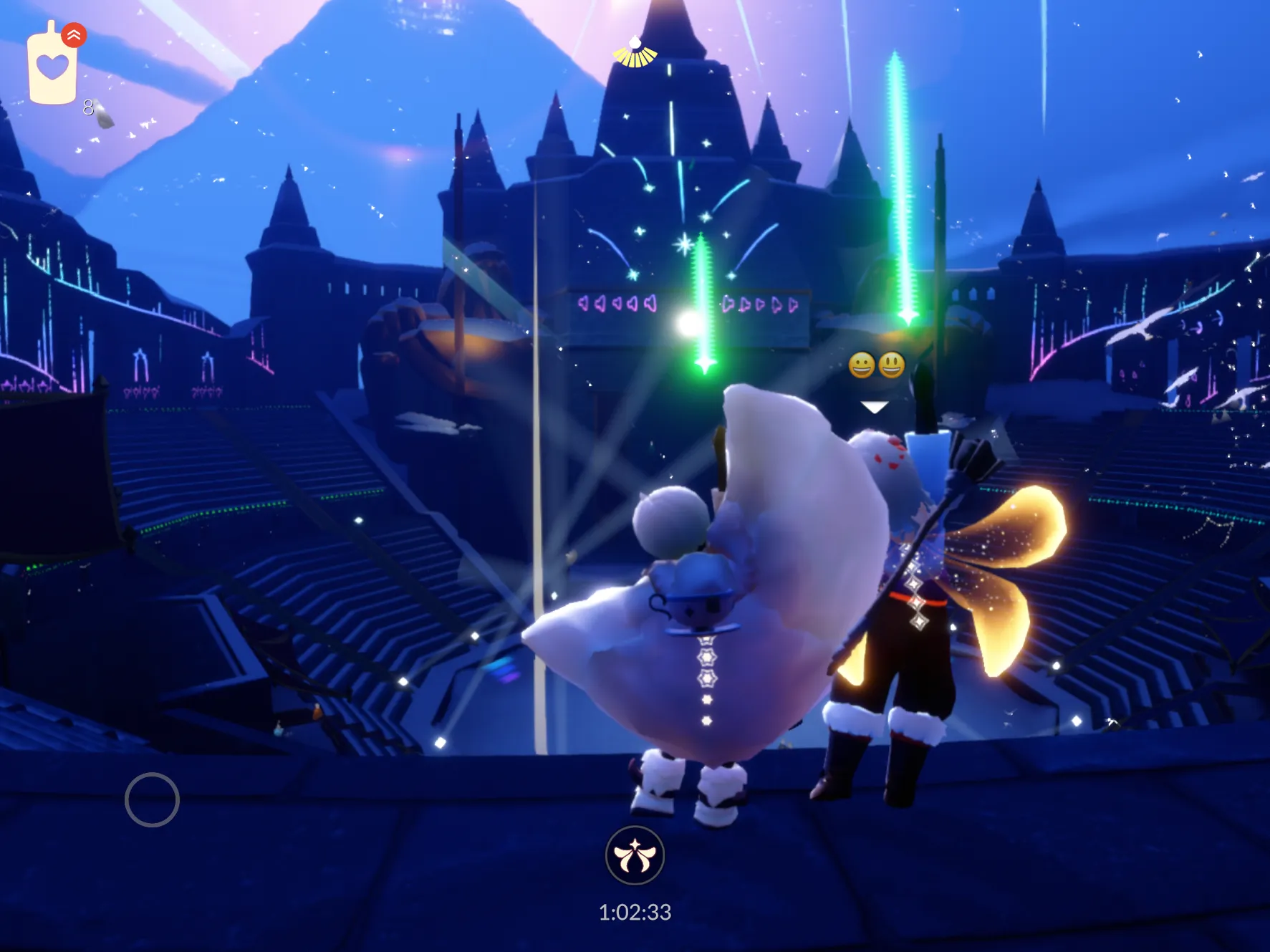Touch the virtual joystick ring

pyautogui.click(x=152, y=799)
